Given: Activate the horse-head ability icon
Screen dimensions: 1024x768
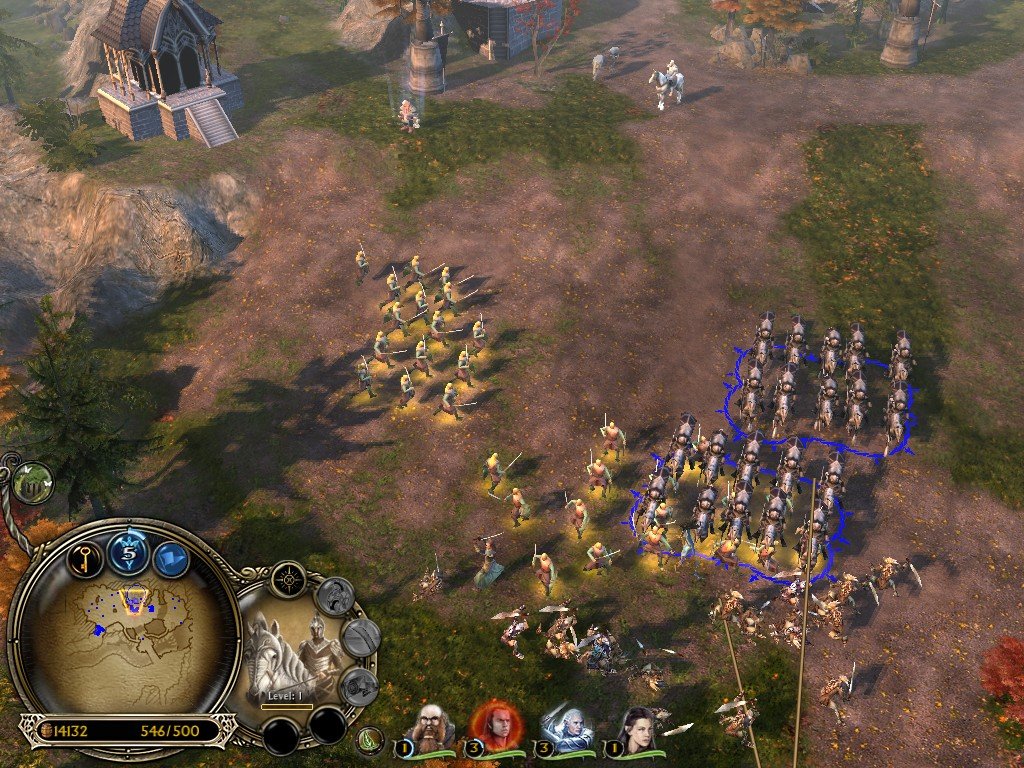Looking at the screenshot, I should click(x=334, y=597).
